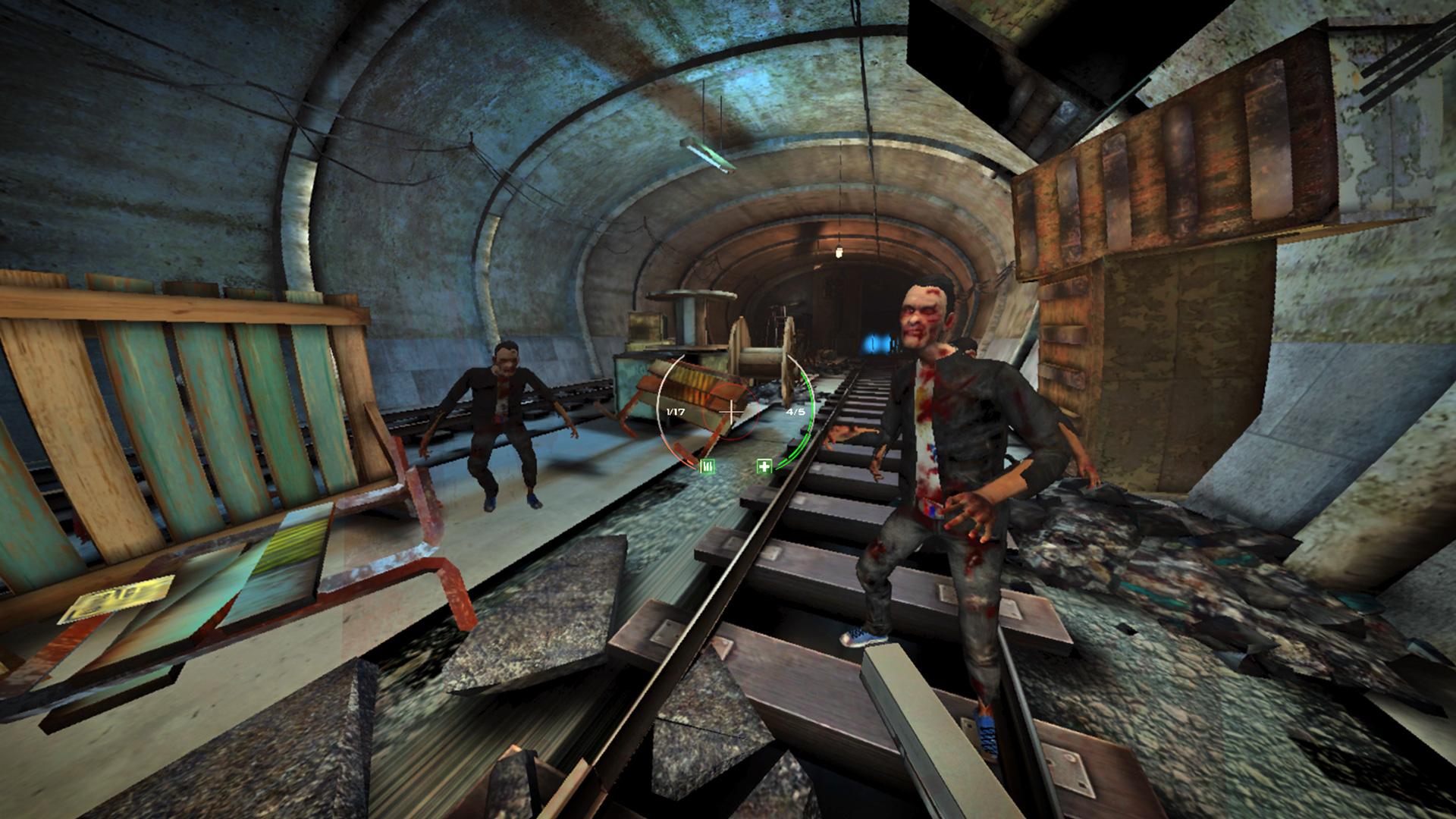Click the white ammo gauge arc
Viewport: 1456px width, 819px height.
(658, 409)
